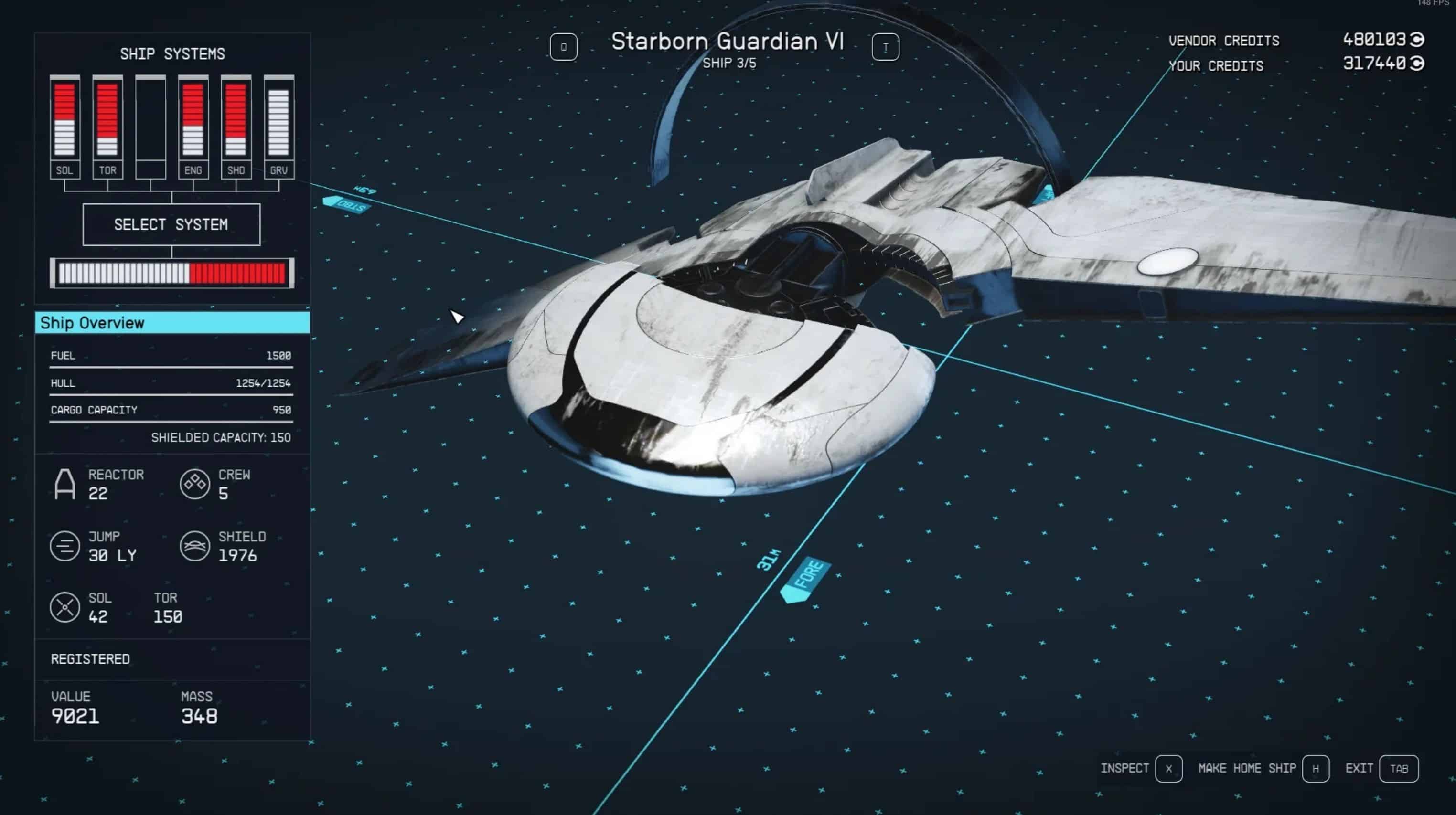1456x815 pixels.
Task: Switch to the next ship
Action: coord(885,47)
